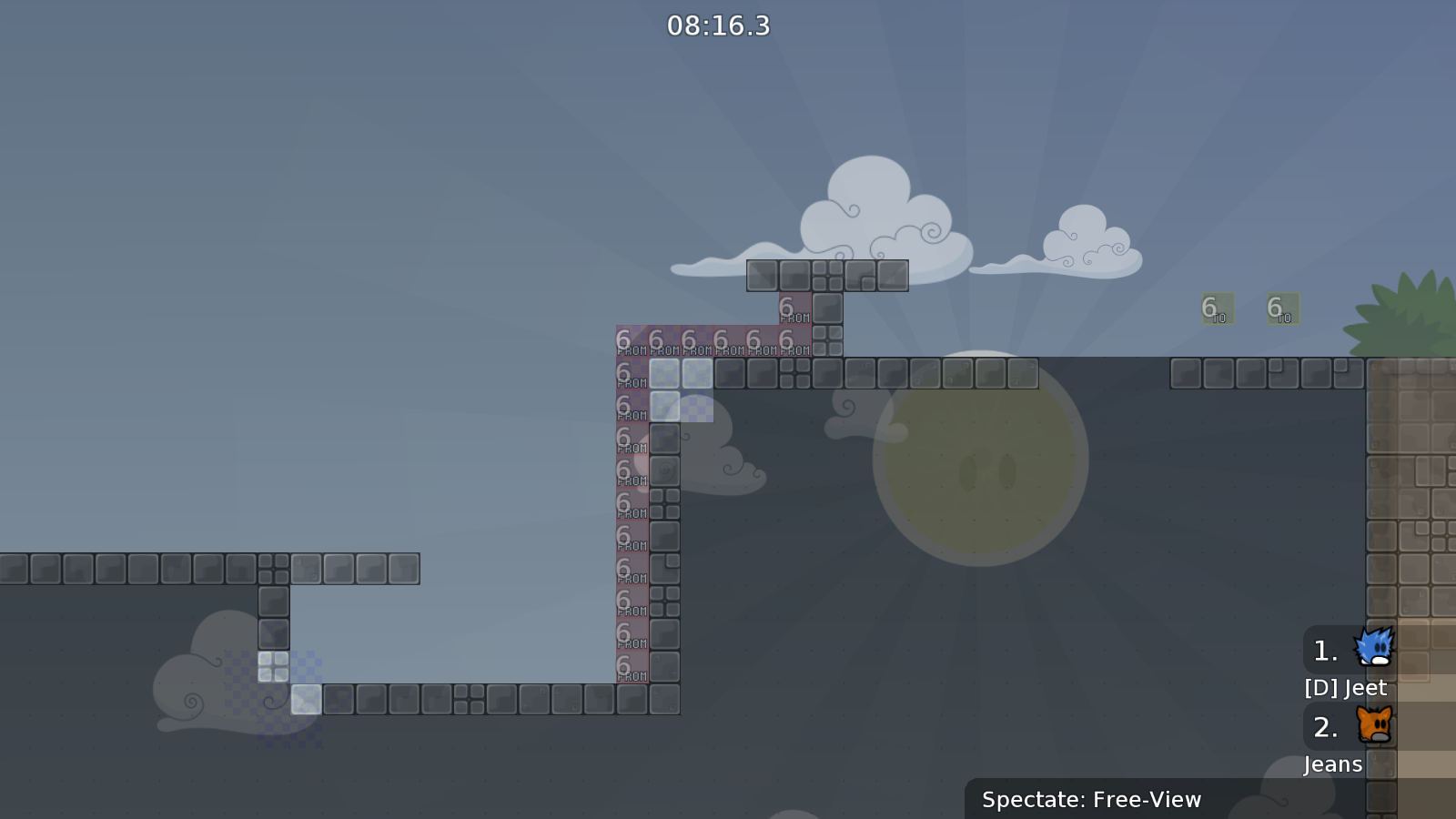
Task: Click the Spectate: Free-View label text
Action: [1090, 800]
